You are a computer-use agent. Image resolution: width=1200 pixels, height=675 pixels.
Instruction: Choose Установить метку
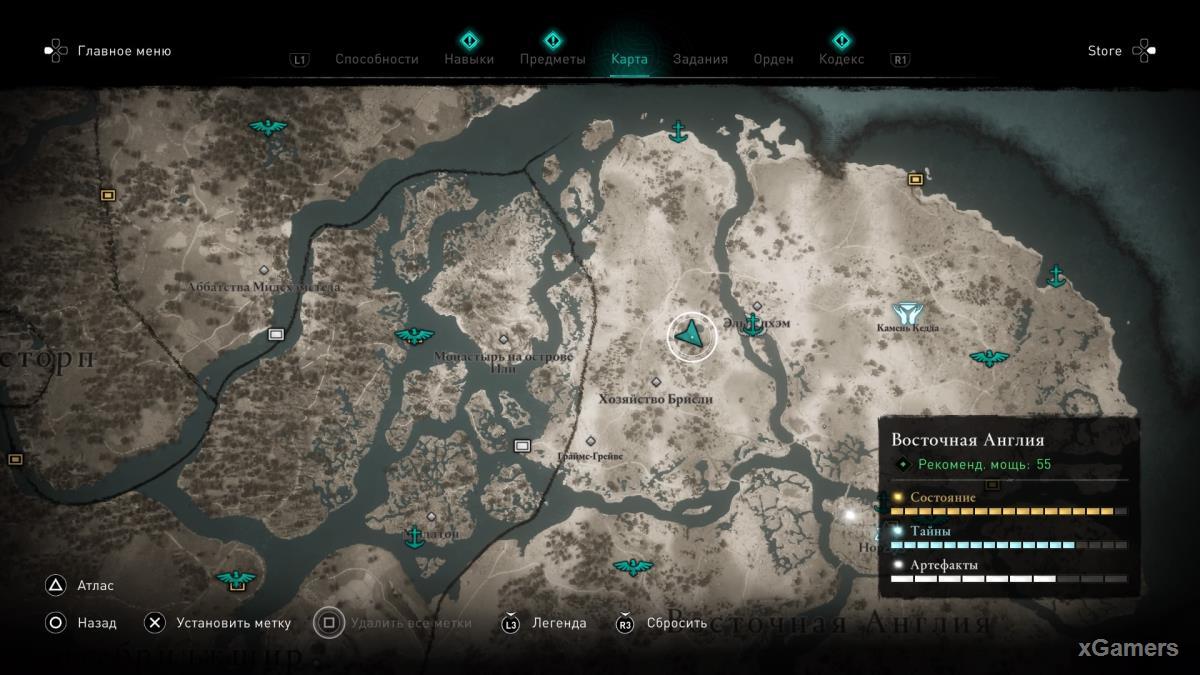233,623
